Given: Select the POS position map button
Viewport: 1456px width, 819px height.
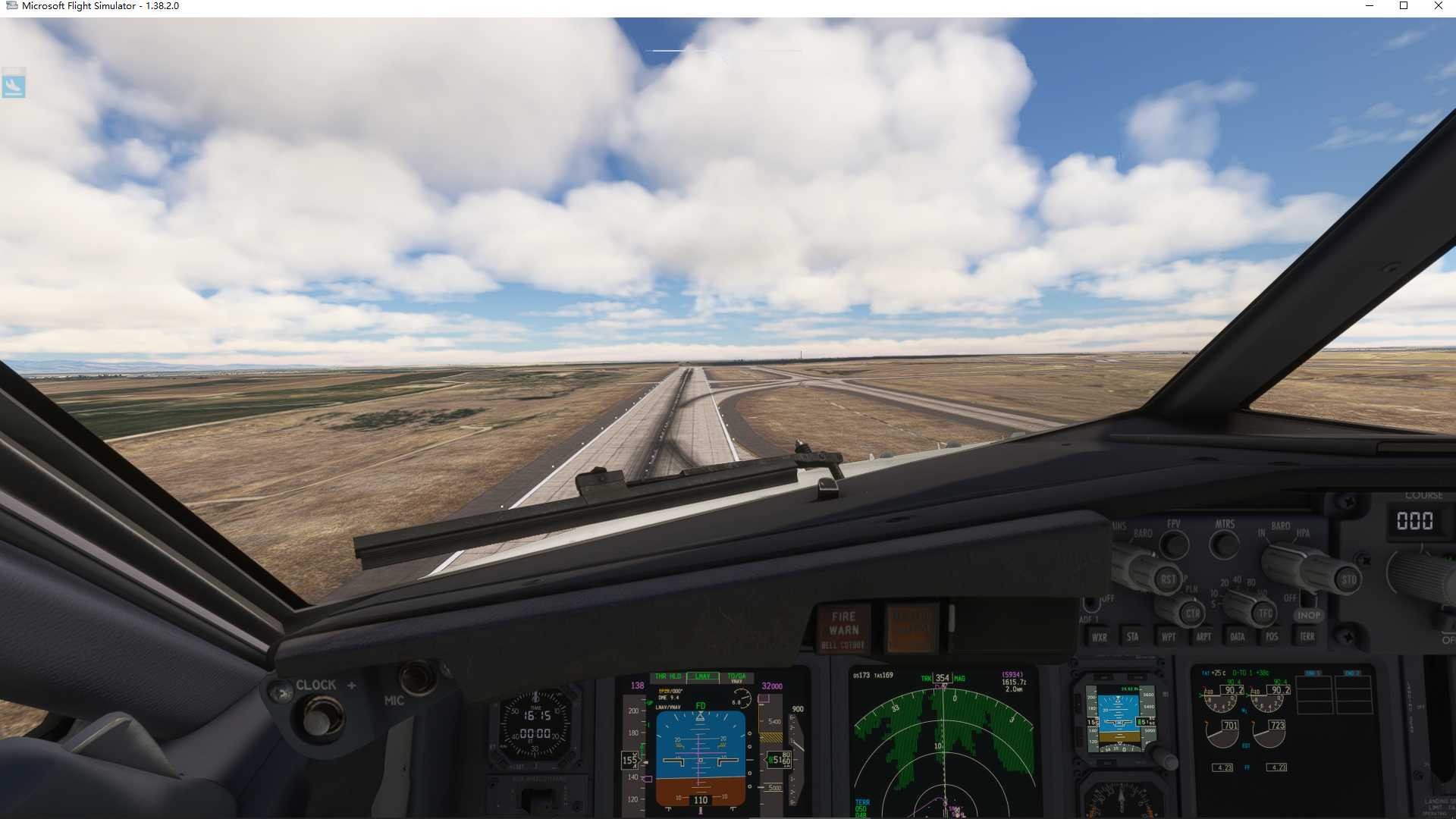Looking at the screenshot, I should point(1272,637).
